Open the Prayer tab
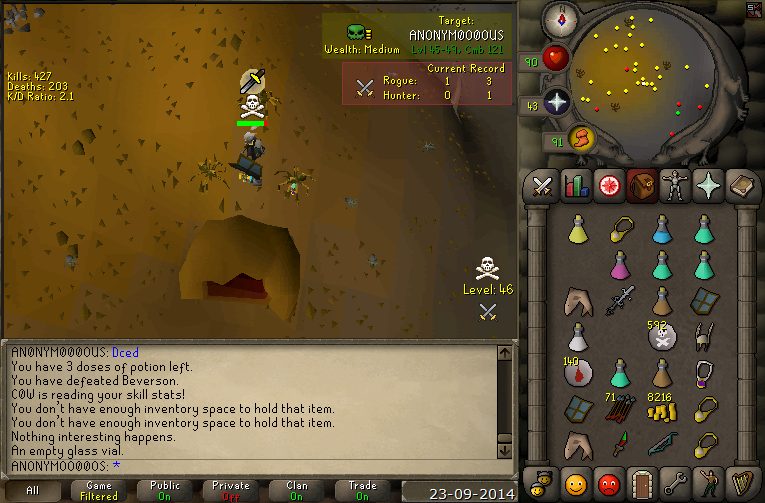Viewport: 765px width, 503px height. tap(707, 186)
